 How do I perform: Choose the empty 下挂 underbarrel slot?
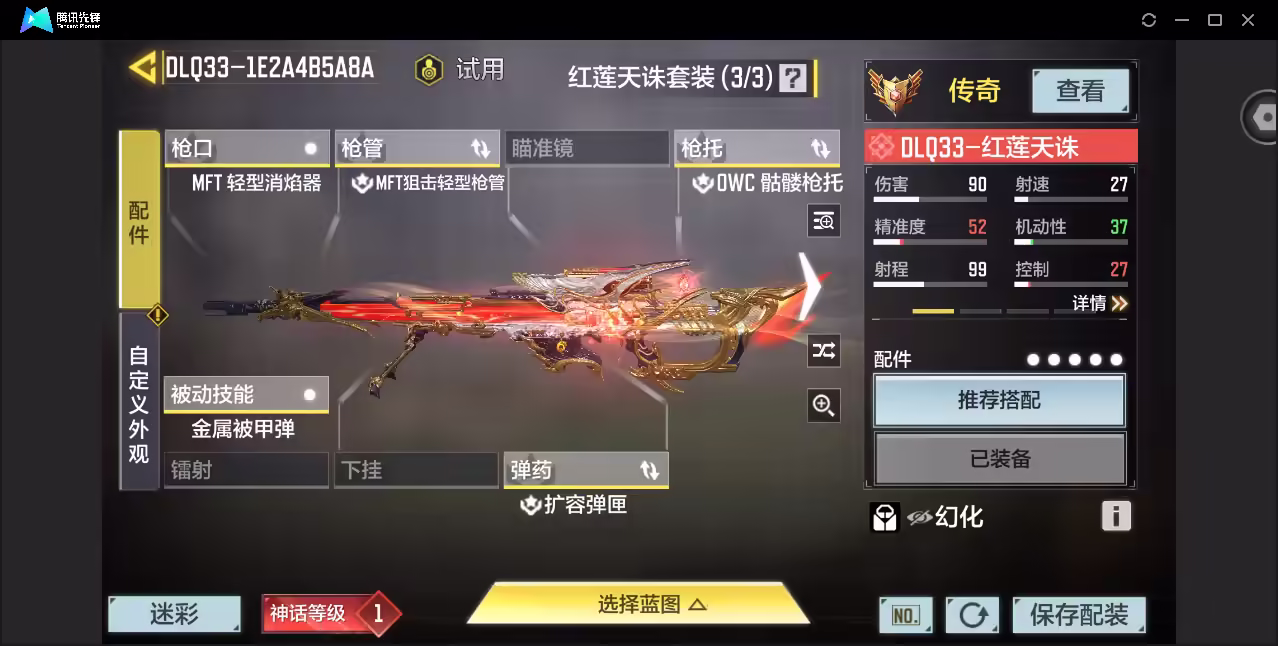coord(416,470)
